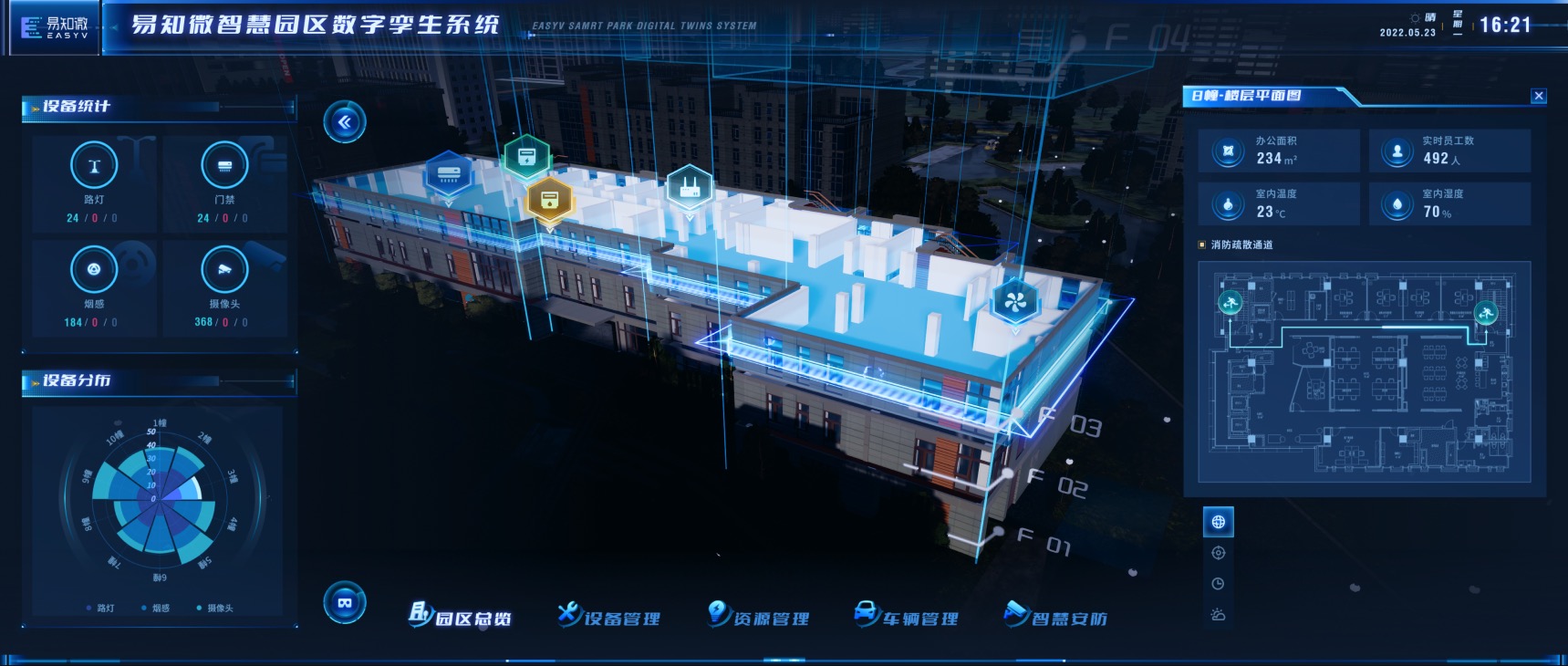Image resolution: width=1568 pixels, height=666 pixels.
Task: Select the 路灯 streetlight icon in 设备统计
Action: point(94,166)
